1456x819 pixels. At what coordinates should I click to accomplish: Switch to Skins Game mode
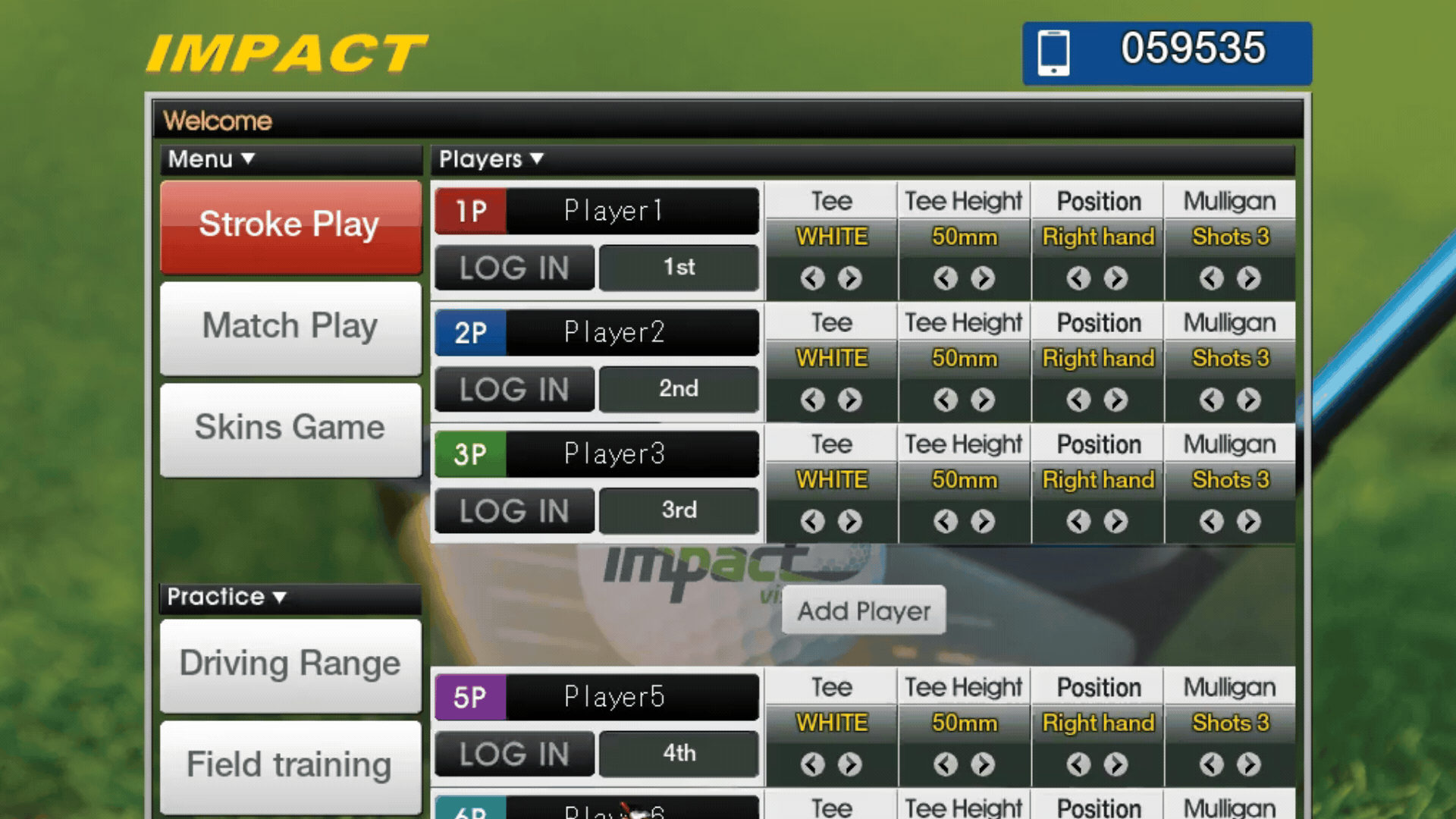pos(290,426)
